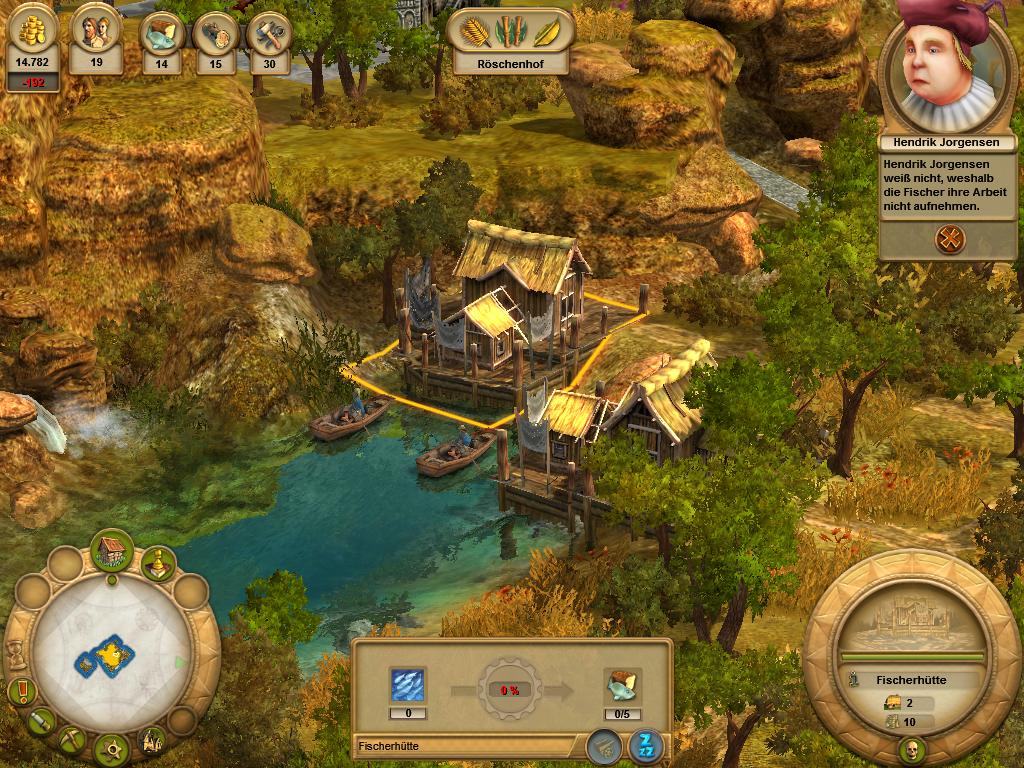Dismiss advisor message with crossed-tools button
Viewport: 1024px width, 768px height.
[947, 238]
